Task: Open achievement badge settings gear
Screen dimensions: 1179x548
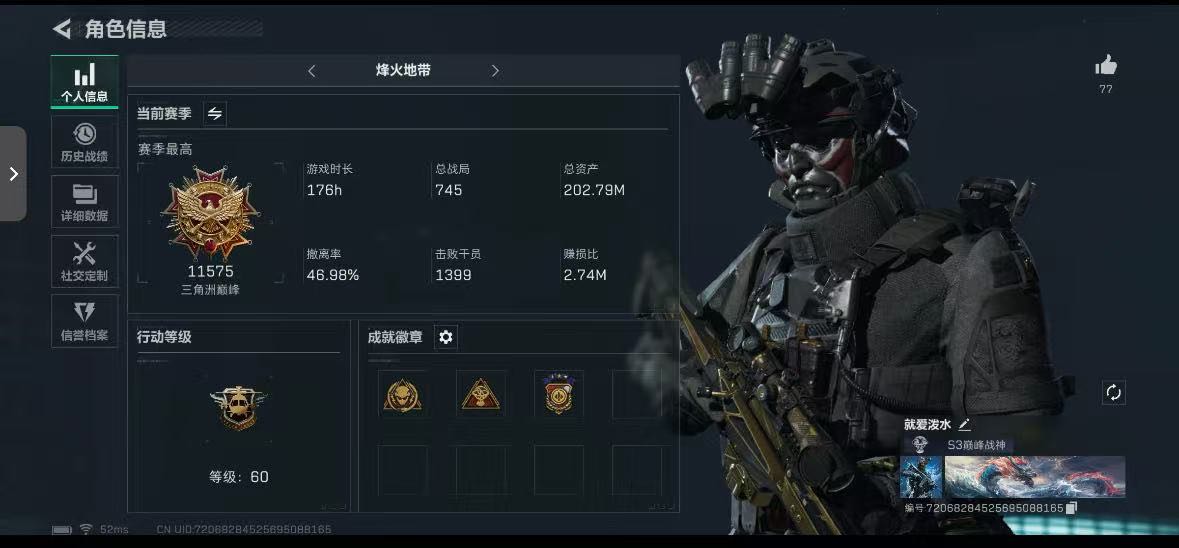Action: [446, 338]
